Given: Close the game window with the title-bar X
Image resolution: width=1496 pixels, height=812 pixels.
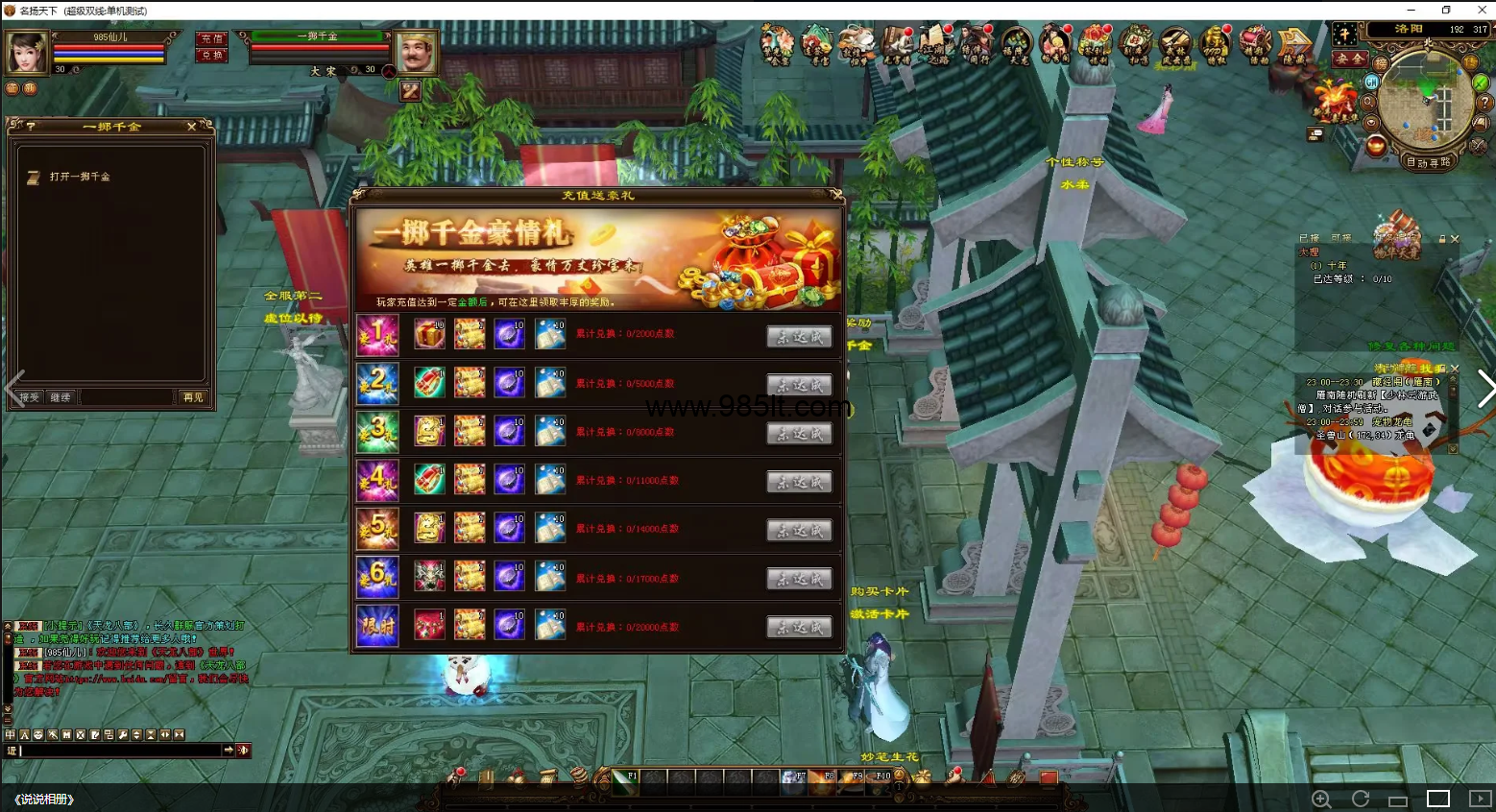Looking at the screenshot, I should coord(1481,10).
